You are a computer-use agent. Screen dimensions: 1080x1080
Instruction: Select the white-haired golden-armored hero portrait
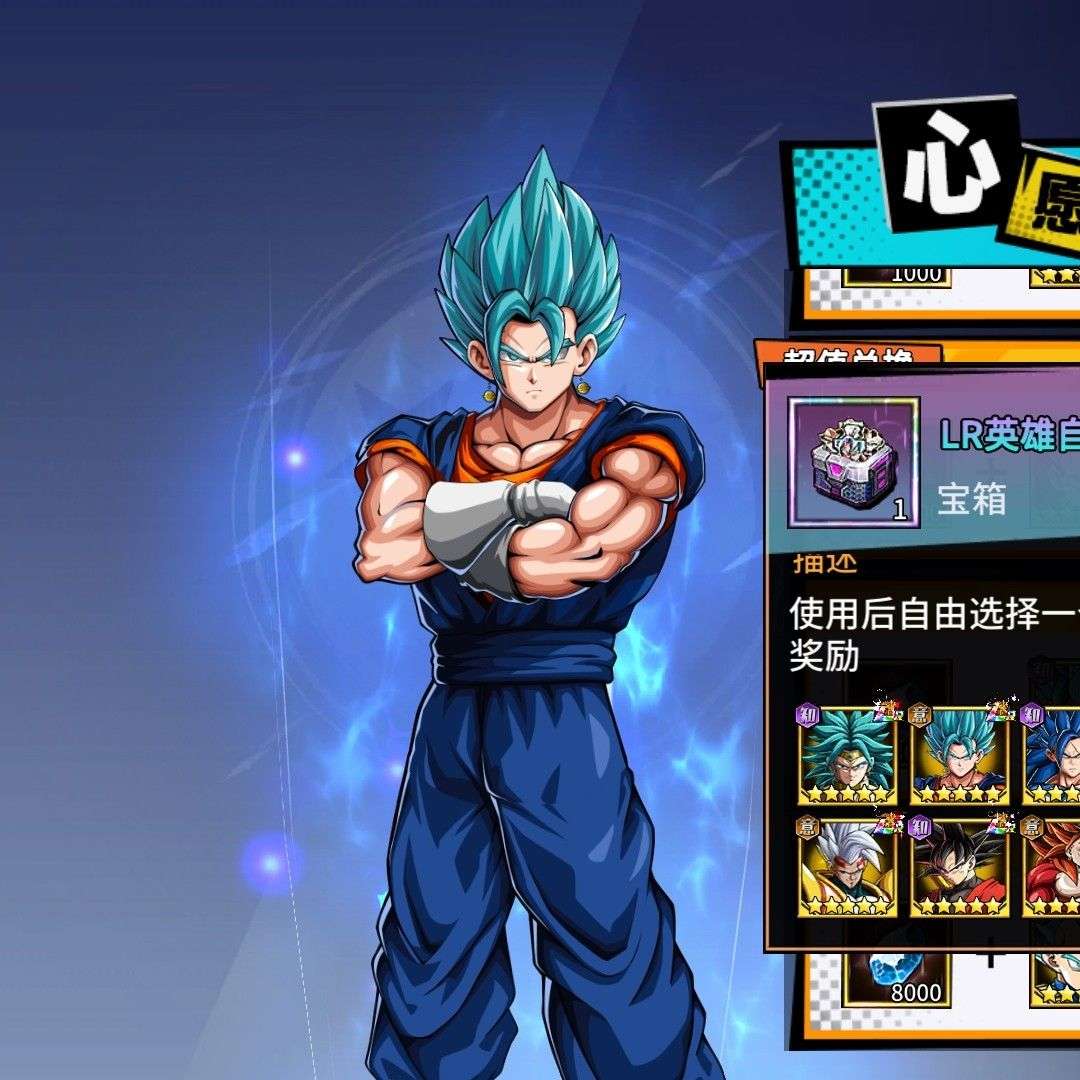point(846,868)
